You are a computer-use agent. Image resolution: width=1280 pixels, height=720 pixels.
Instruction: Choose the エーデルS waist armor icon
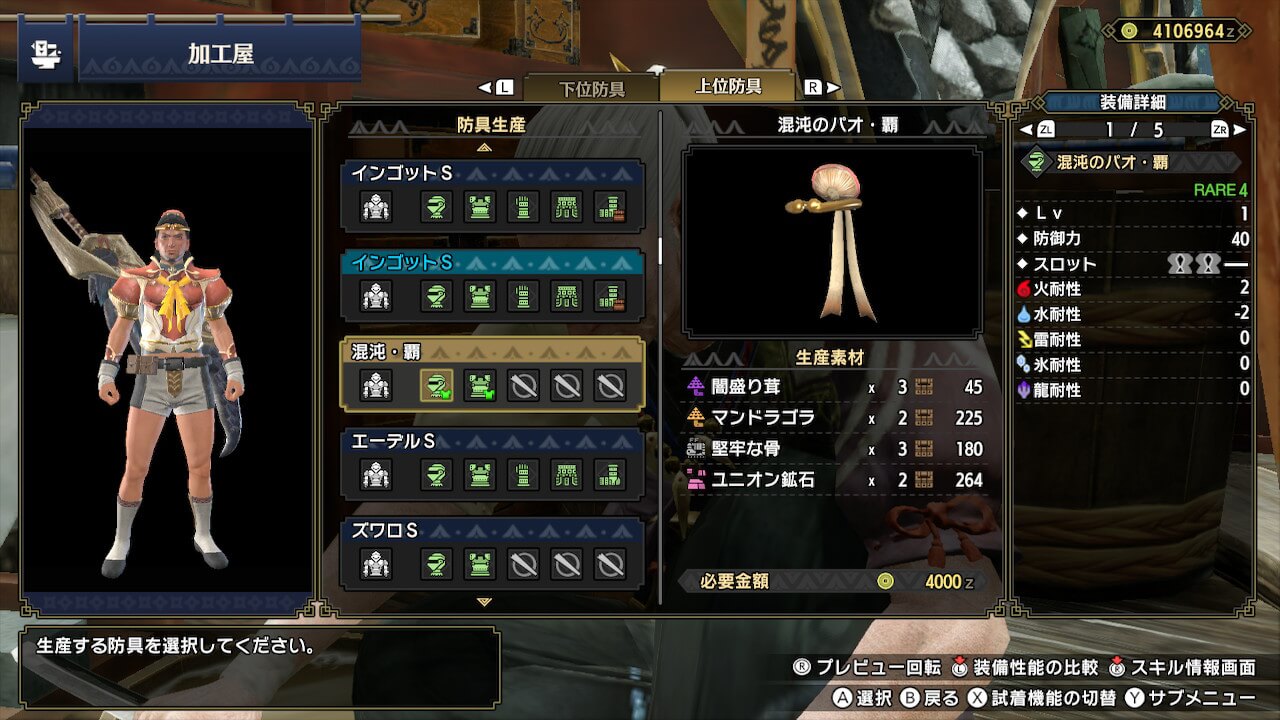tap(567, 474)
